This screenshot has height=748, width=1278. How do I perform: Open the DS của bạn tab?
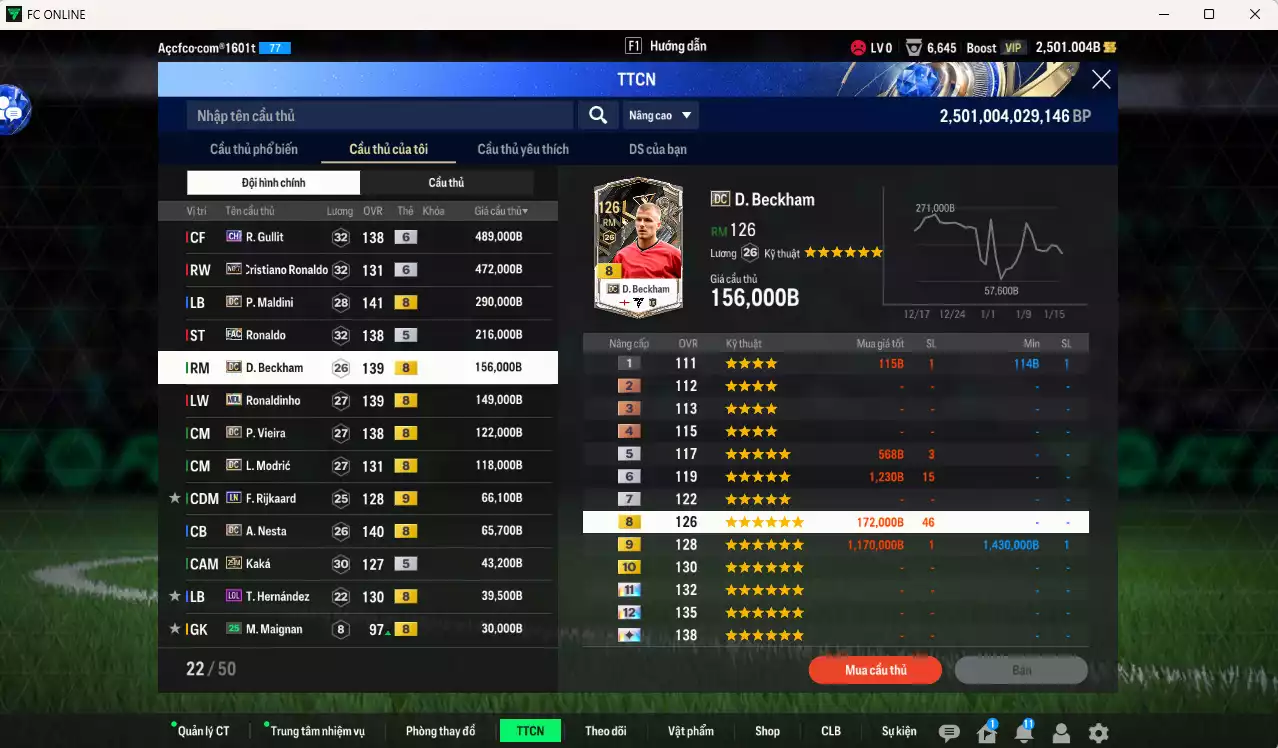point(658,149)
